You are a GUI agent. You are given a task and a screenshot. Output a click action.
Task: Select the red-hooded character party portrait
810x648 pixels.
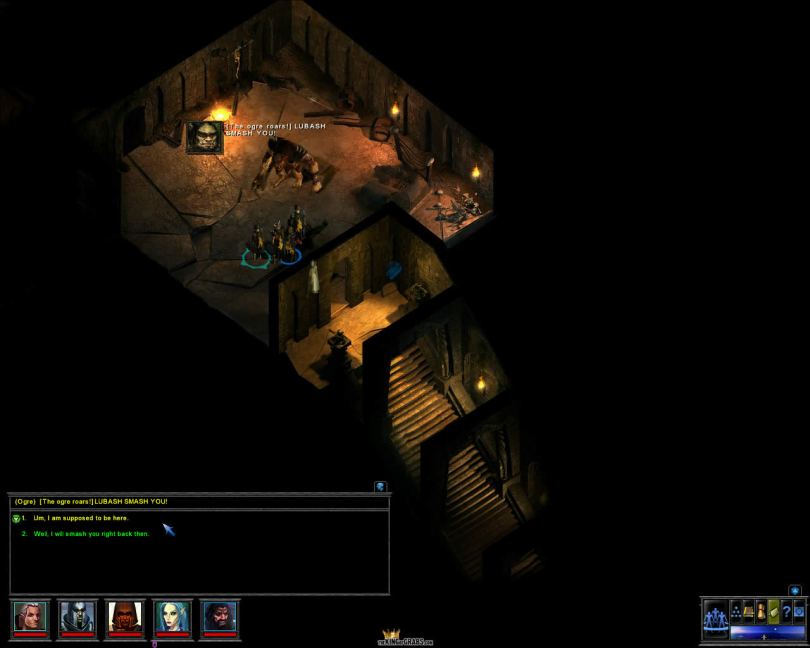pyautogui.click(x=125, y=617)
